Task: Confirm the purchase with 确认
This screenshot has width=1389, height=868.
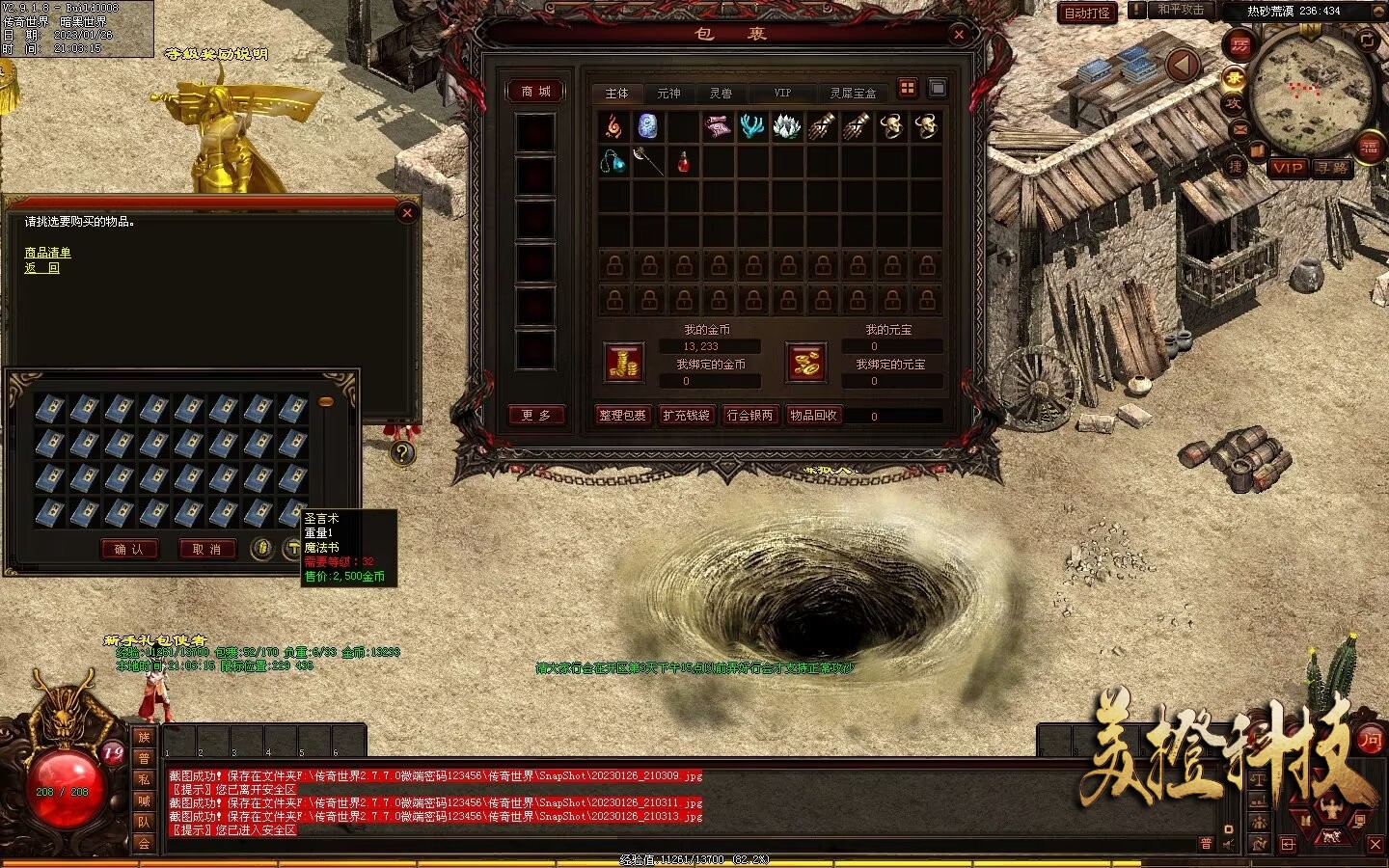Action: (129, 549)
